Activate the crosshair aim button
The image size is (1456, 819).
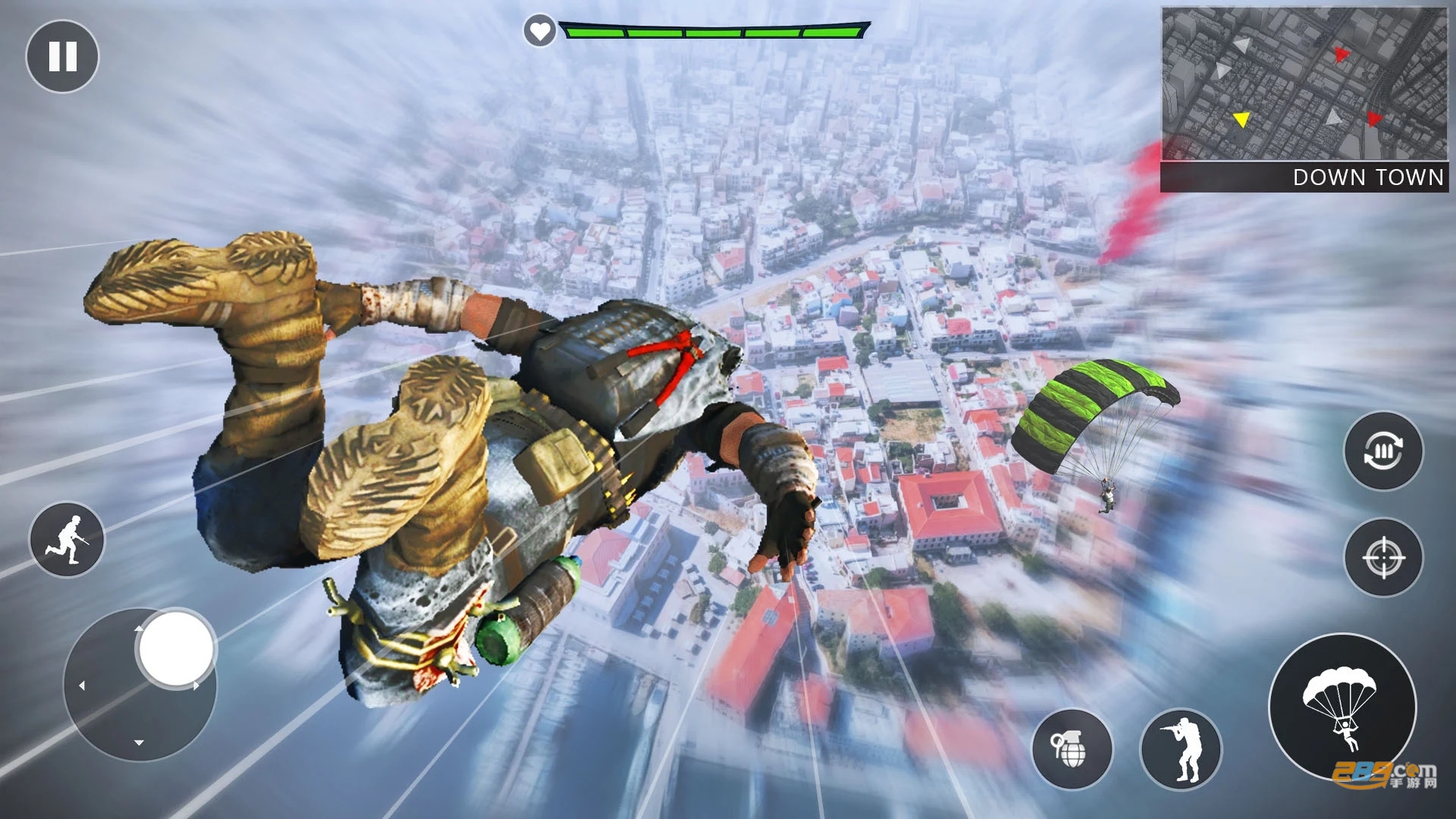click(x=1383, y=557)
